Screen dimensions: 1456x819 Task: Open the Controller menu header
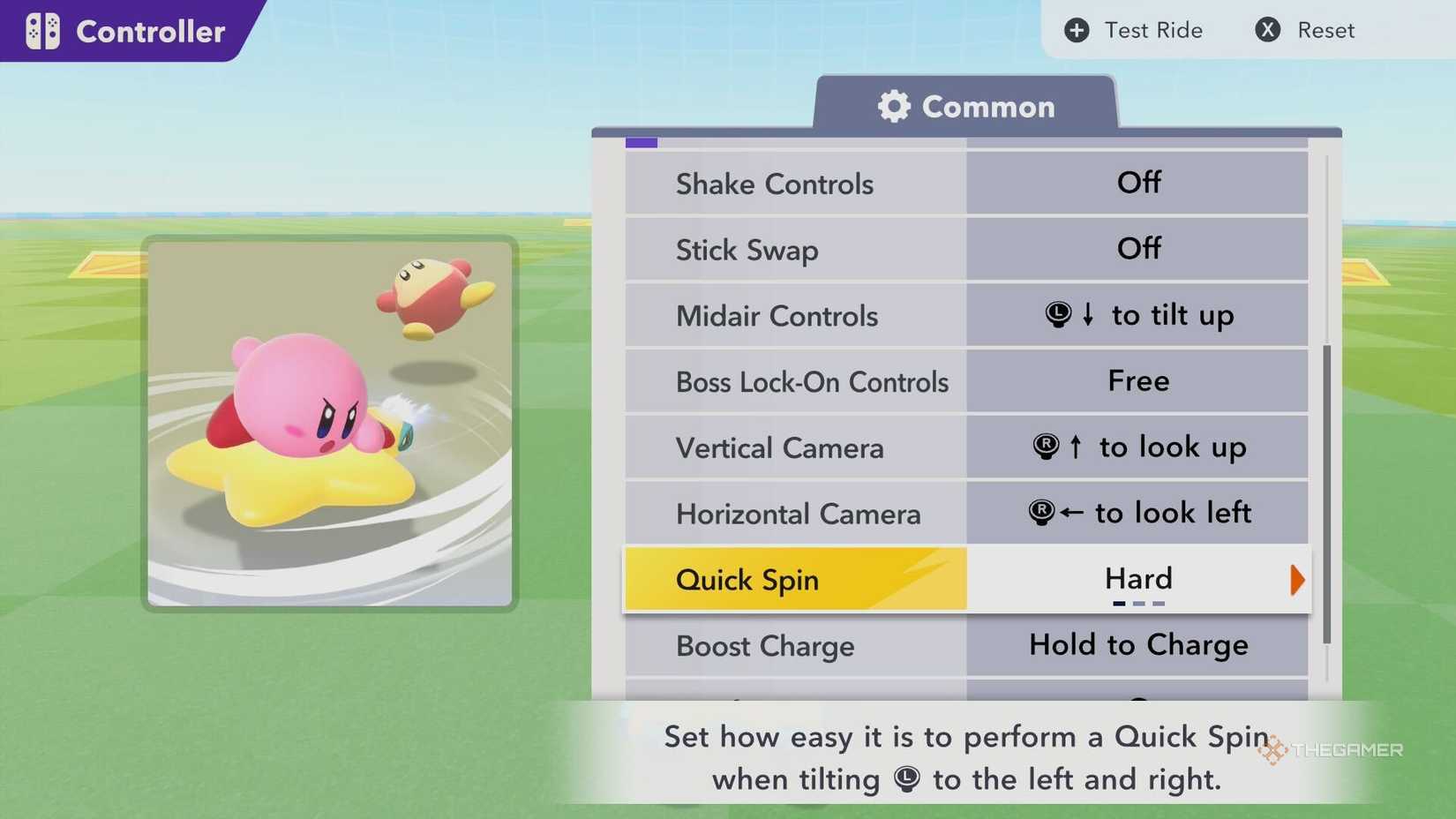(x=150, y=31)
